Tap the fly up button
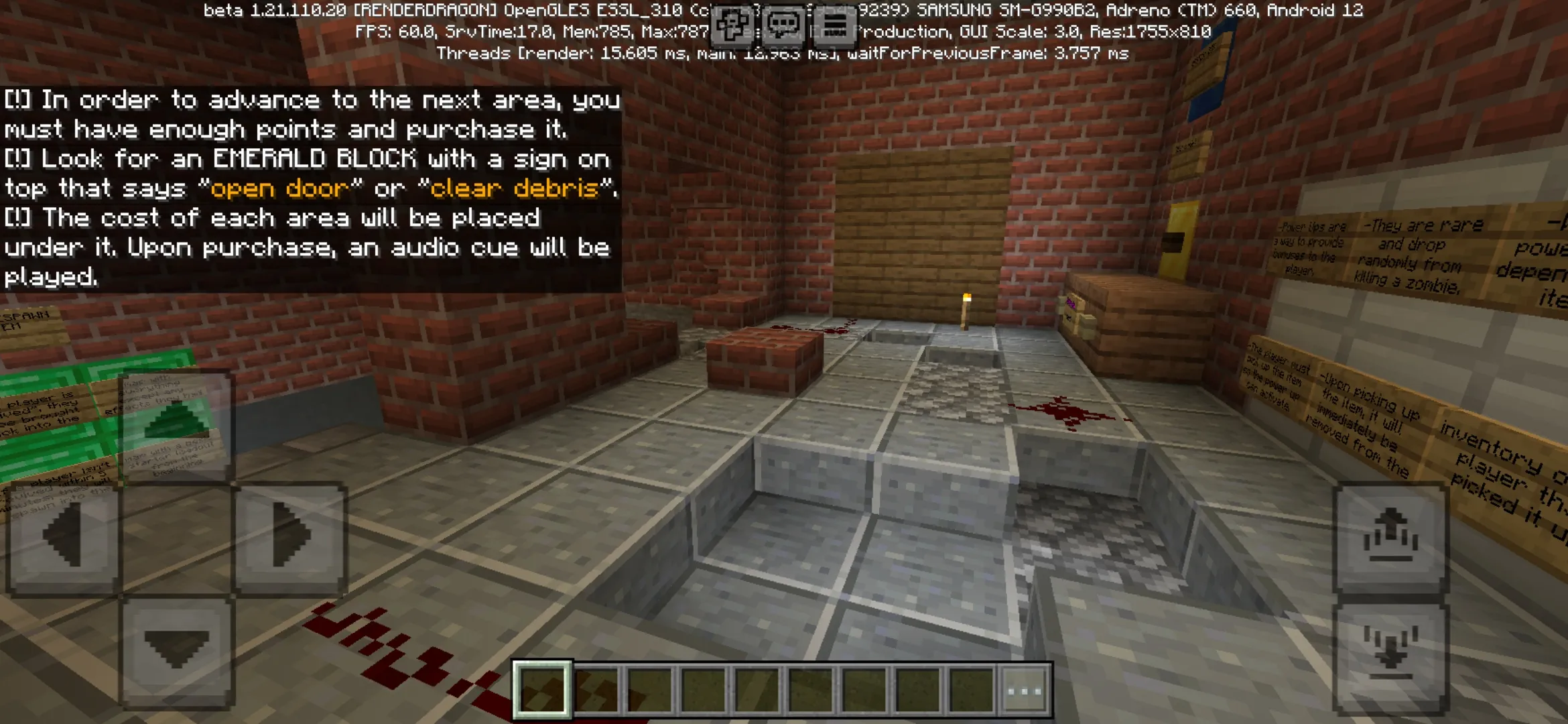 pos(1390,536)
